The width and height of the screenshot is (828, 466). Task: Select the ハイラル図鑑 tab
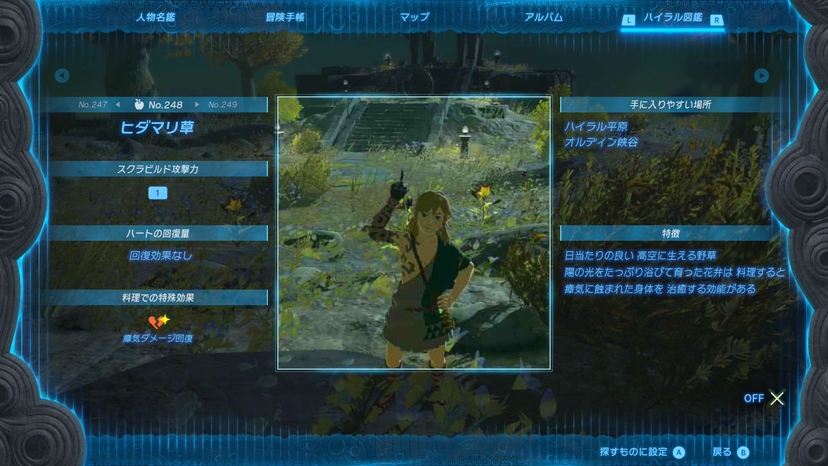(x=672, y=18)
